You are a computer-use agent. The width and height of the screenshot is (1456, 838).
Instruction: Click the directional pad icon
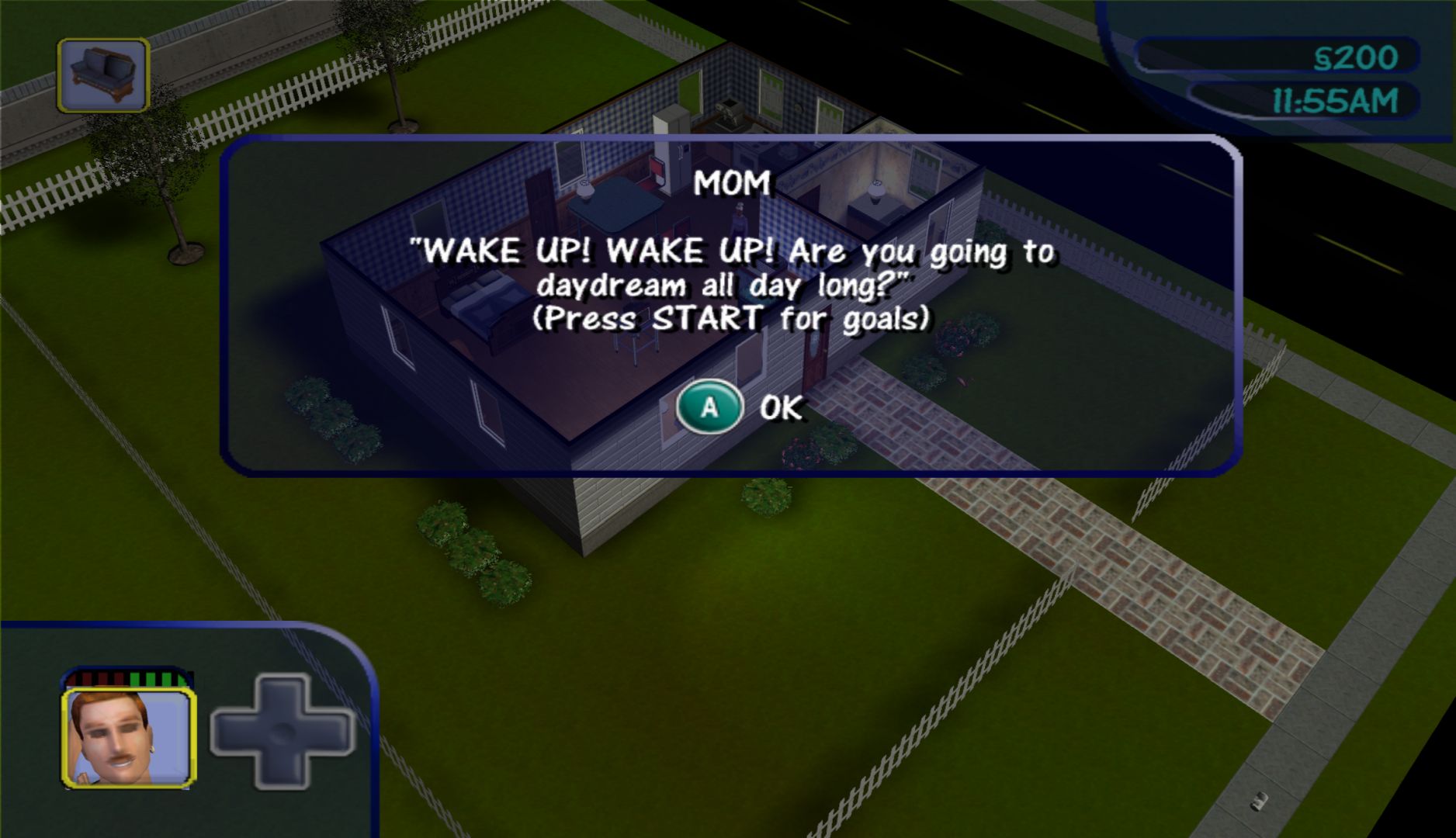(x=283, y=732)
